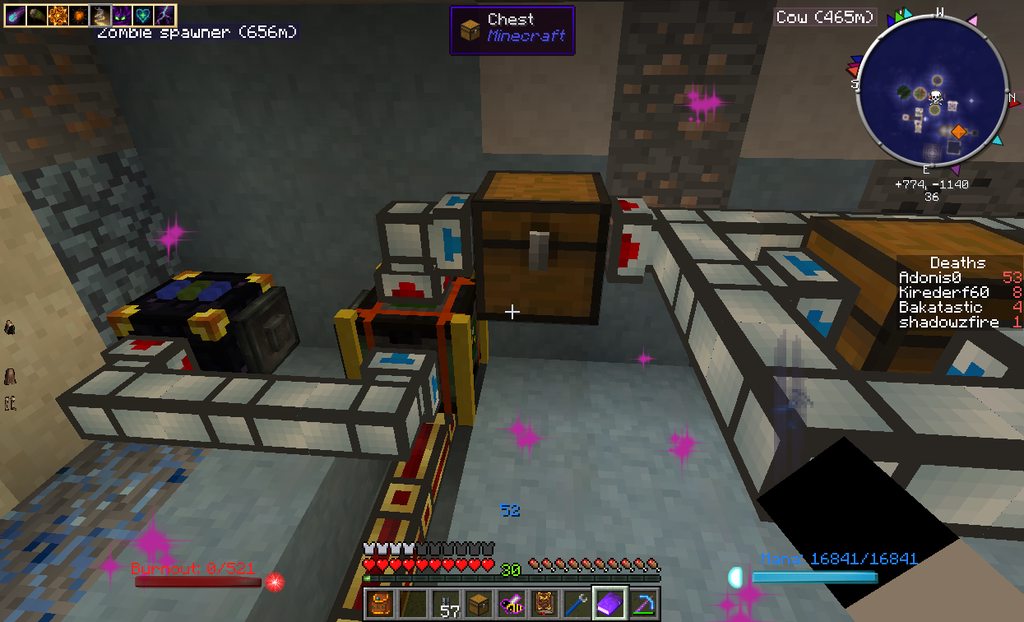The height and width of the screenshot is (622, 1024).
Task: Activate the orange fire mandala spell
Action: click(x=56, y=15)
